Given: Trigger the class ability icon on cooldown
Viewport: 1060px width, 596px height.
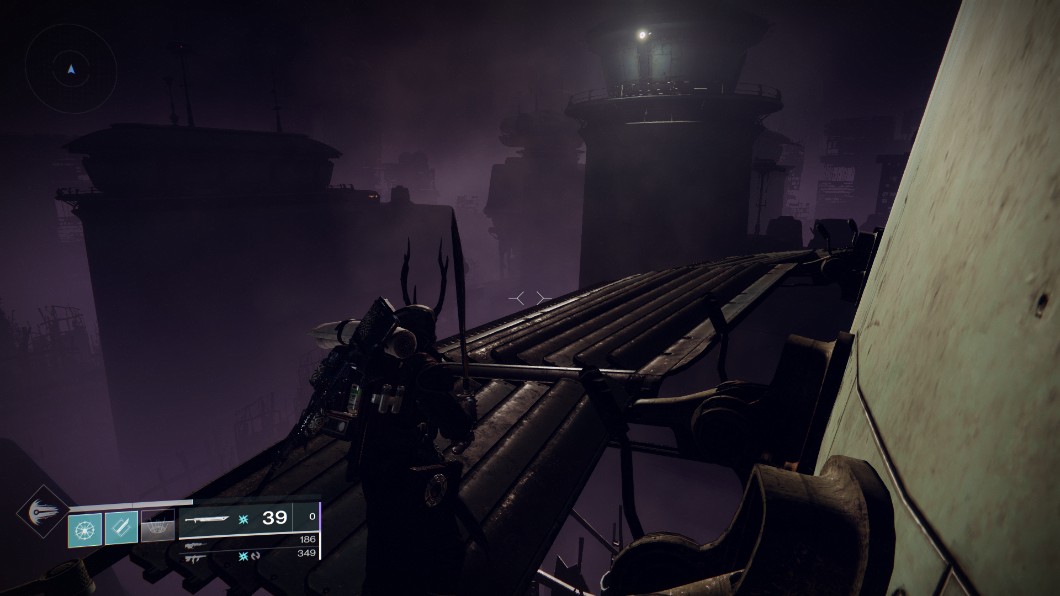Looking at the screenshot, I should point(157,526).
